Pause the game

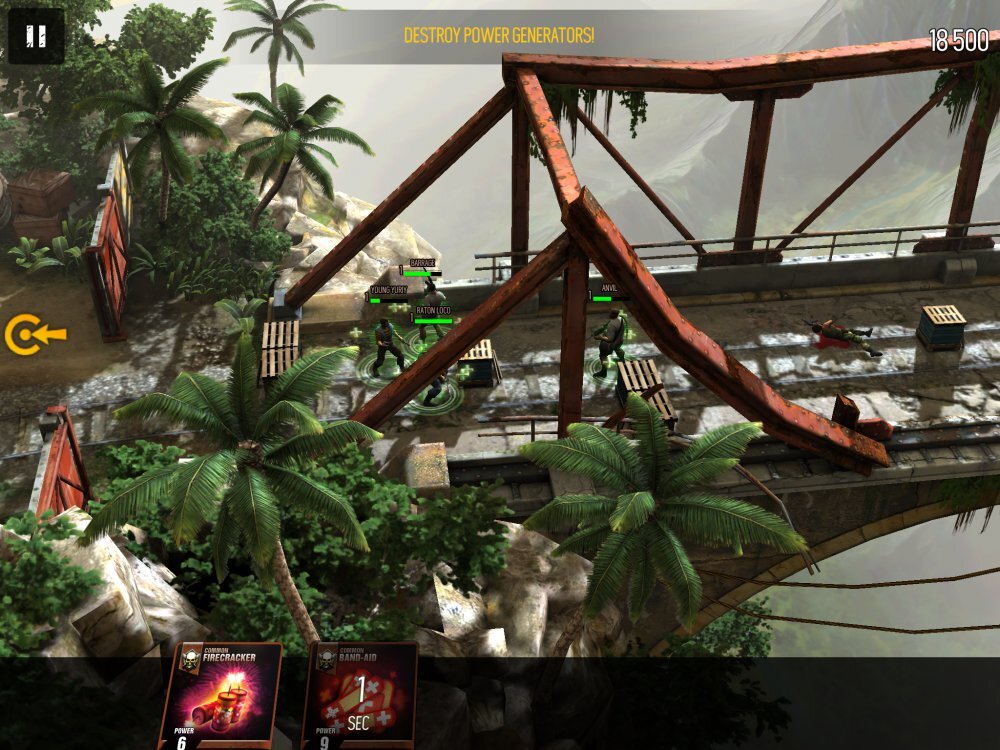36,36
